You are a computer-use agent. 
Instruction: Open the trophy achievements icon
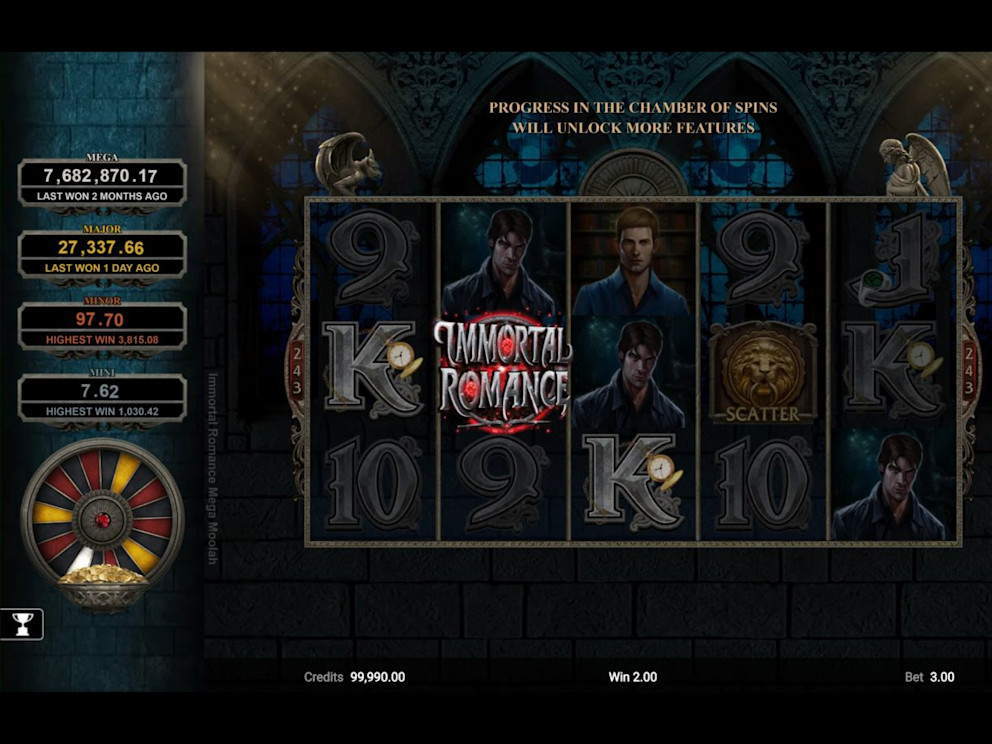click(21, 624)
